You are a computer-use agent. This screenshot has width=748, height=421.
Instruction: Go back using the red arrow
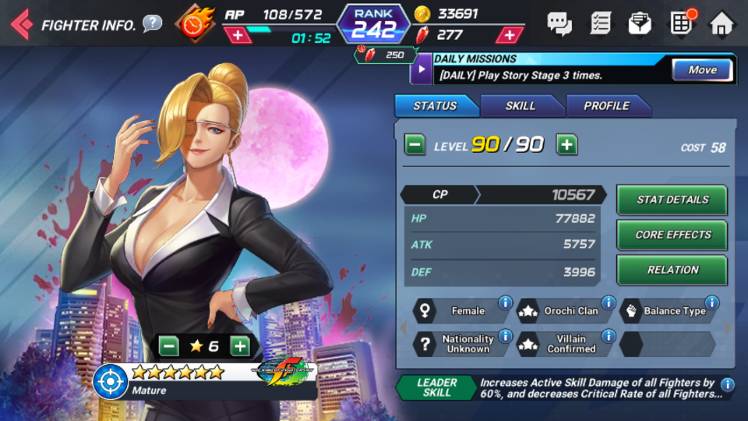pyautogui.click(x=20, y=23)
